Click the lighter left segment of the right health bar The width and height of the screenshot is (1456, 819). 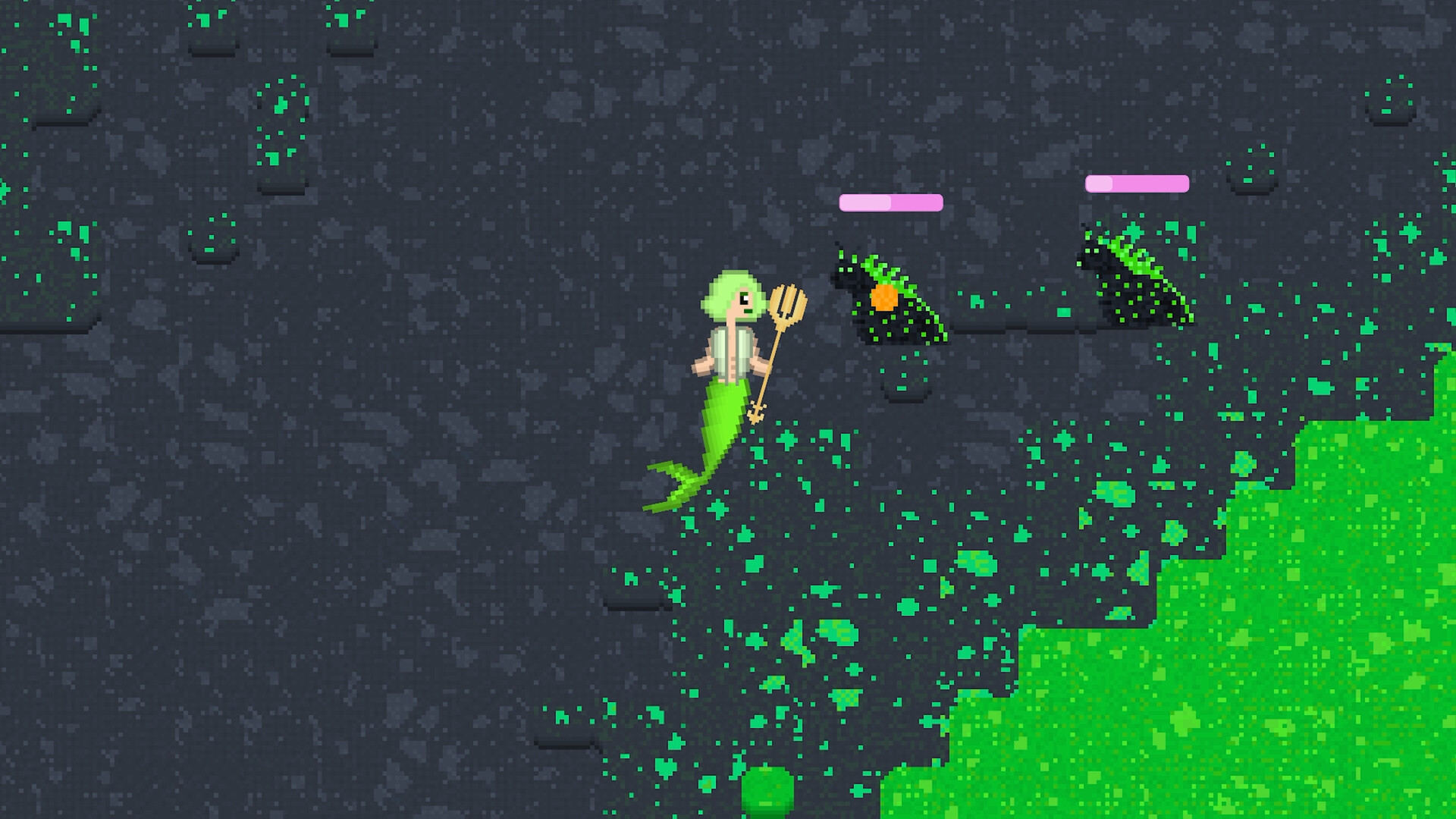tap(1100, 182)
